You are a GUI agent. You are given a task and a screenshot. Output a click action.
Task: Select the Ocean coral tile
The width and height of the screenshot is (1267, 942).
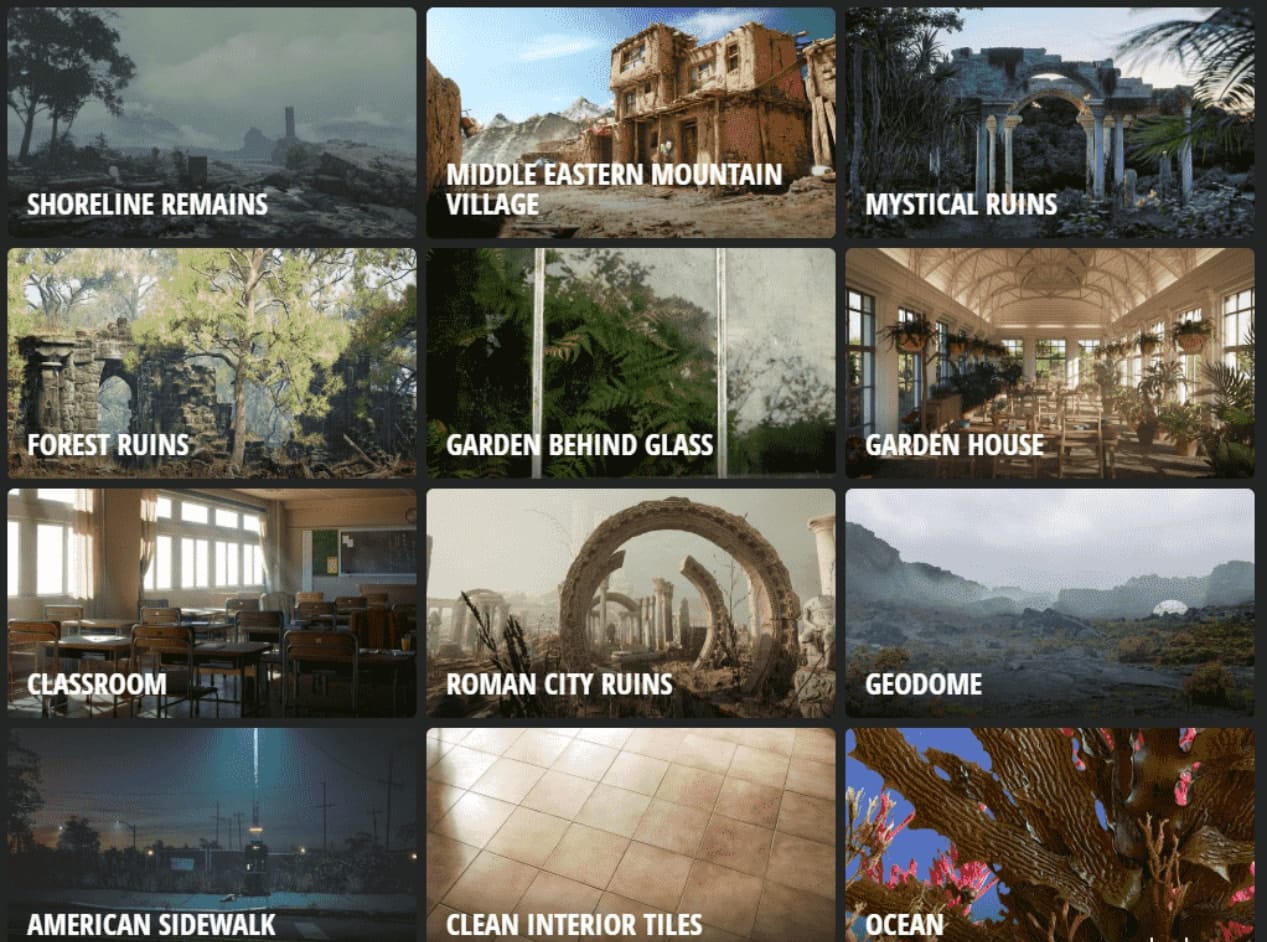click(x=1049, y=835)
